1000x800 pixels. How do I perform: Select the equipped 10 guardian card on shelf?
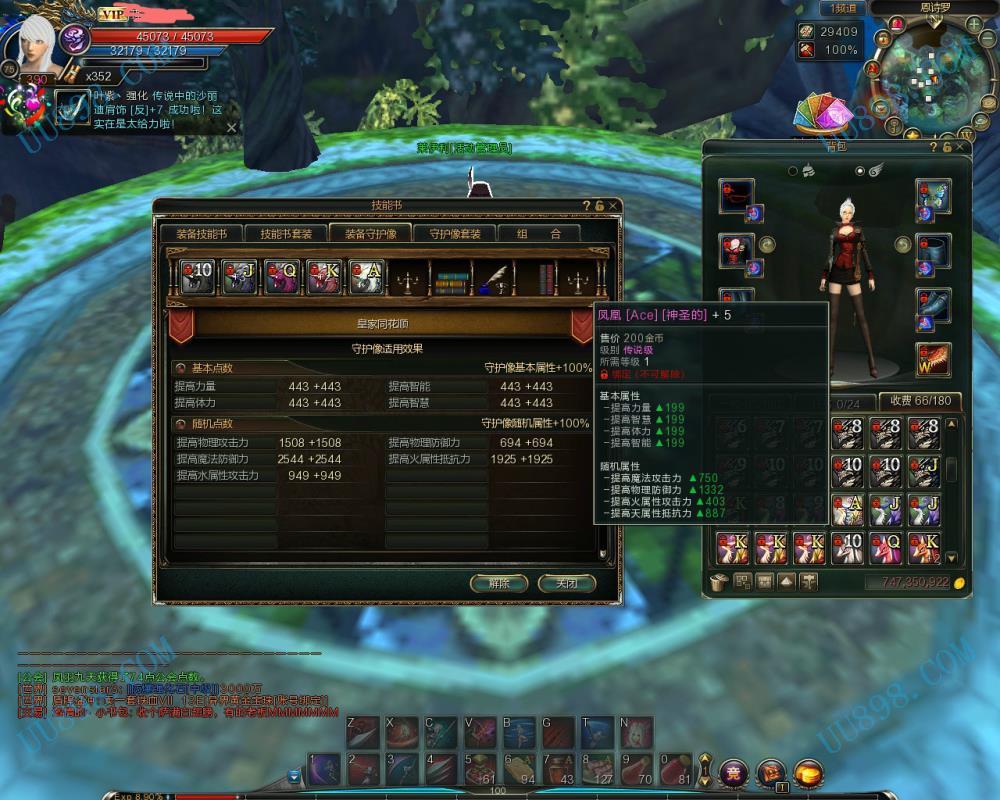[x=197, y=275]
